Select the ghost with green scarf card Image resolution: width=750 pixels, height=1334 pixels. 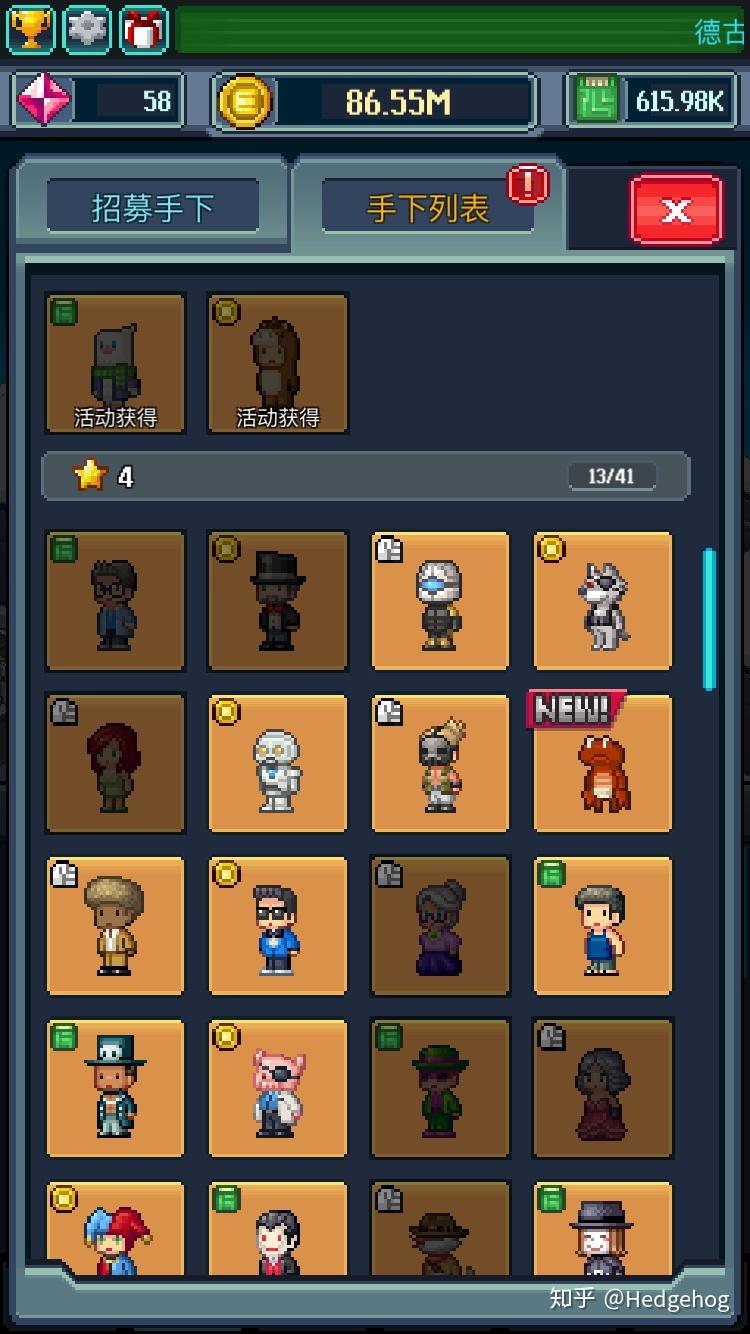(115, 363)
